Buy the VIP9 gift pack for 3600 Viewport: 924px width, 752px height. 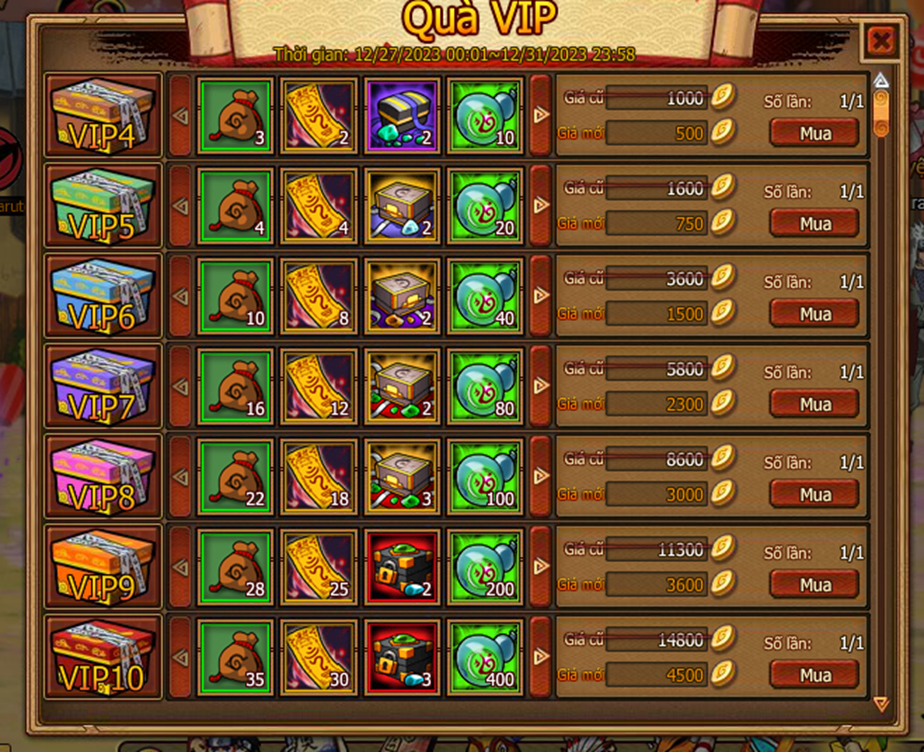(x=814, y=584)
